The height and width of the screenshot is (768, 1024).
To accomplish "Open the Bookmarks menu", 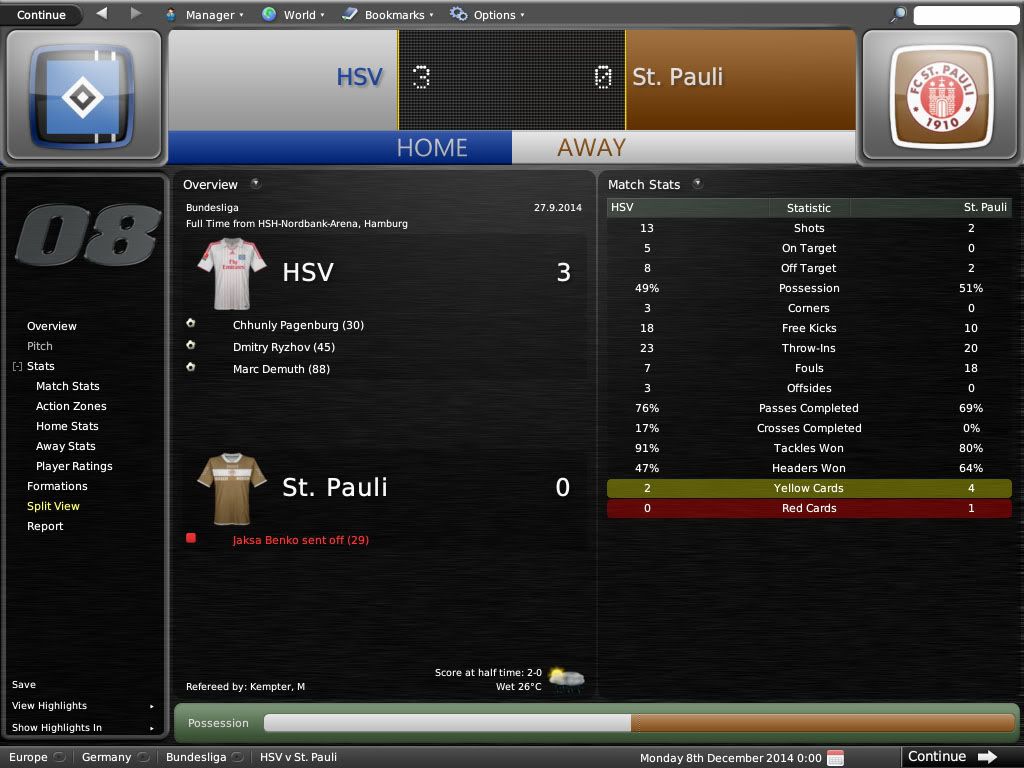I will click(x=387, y=15).
